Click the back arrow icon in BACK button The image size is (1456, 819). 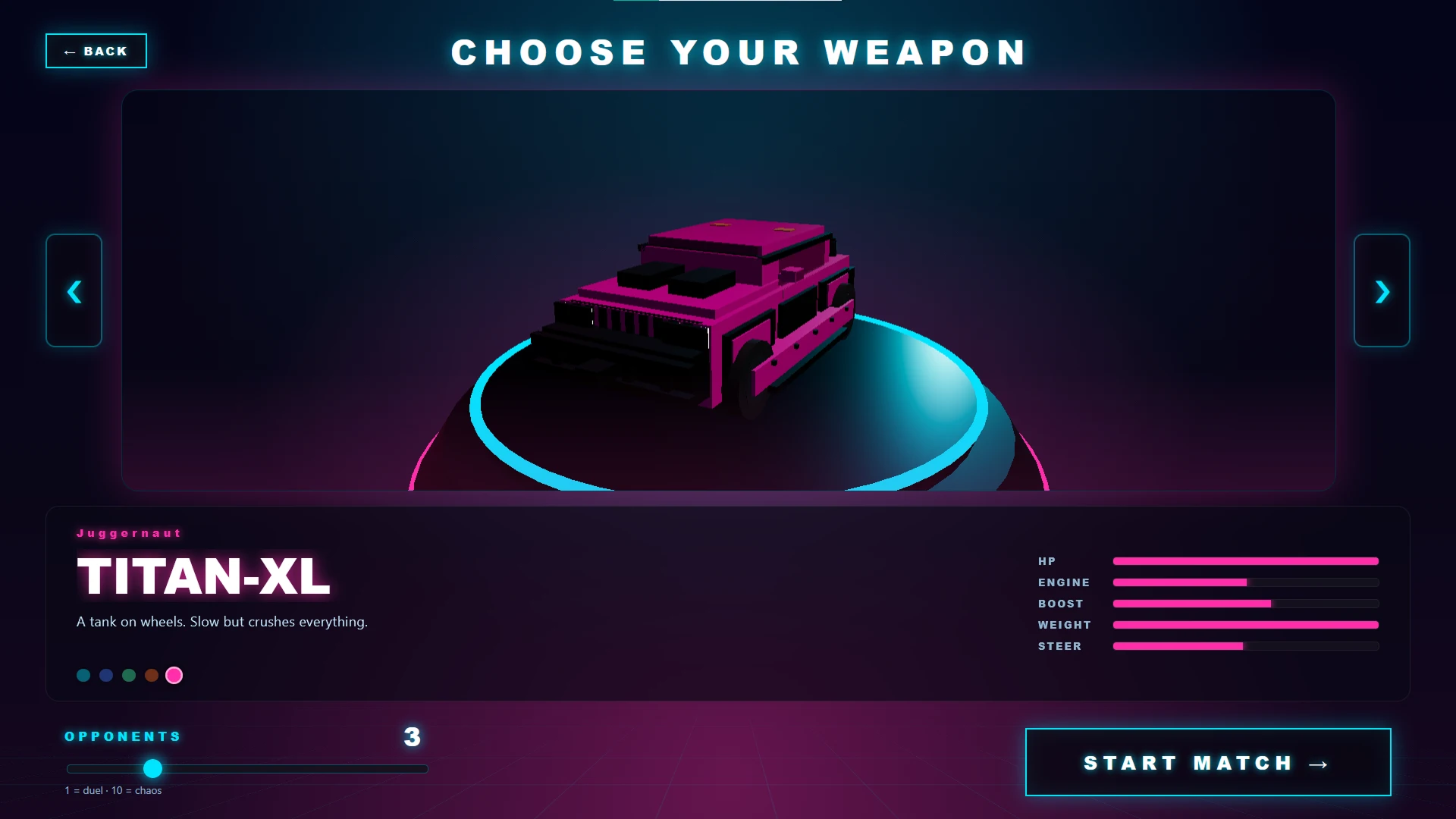71,51
